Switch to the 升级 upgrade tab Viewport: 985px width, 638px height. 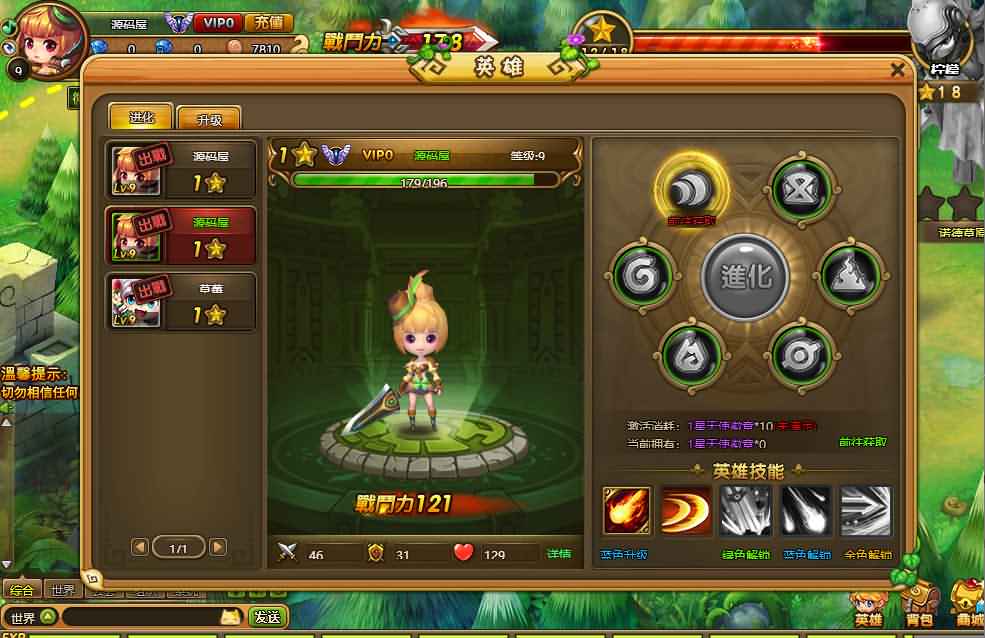tap(209, 119)
